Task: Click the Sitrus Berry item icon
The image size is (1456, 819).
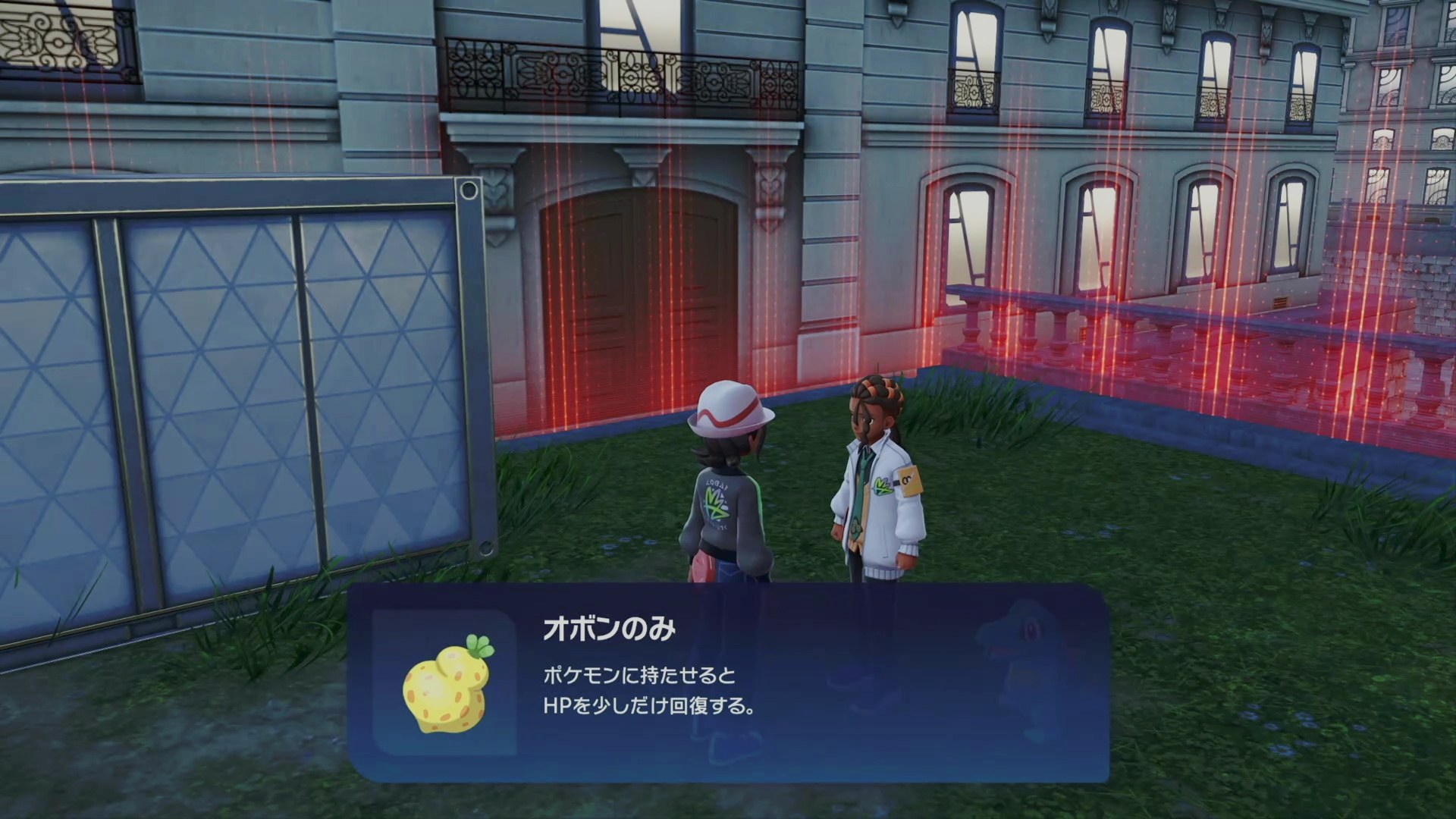Action: click(445, 684)
